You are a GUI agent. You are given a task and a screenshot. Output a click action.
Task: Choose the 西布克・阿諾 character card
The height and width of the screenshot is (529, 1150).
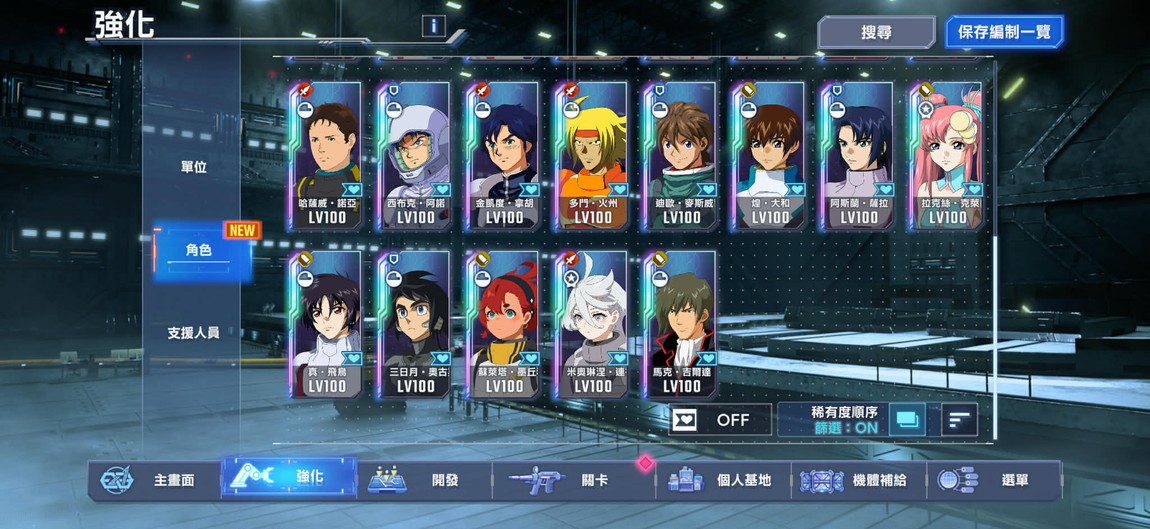click(415, 157)
